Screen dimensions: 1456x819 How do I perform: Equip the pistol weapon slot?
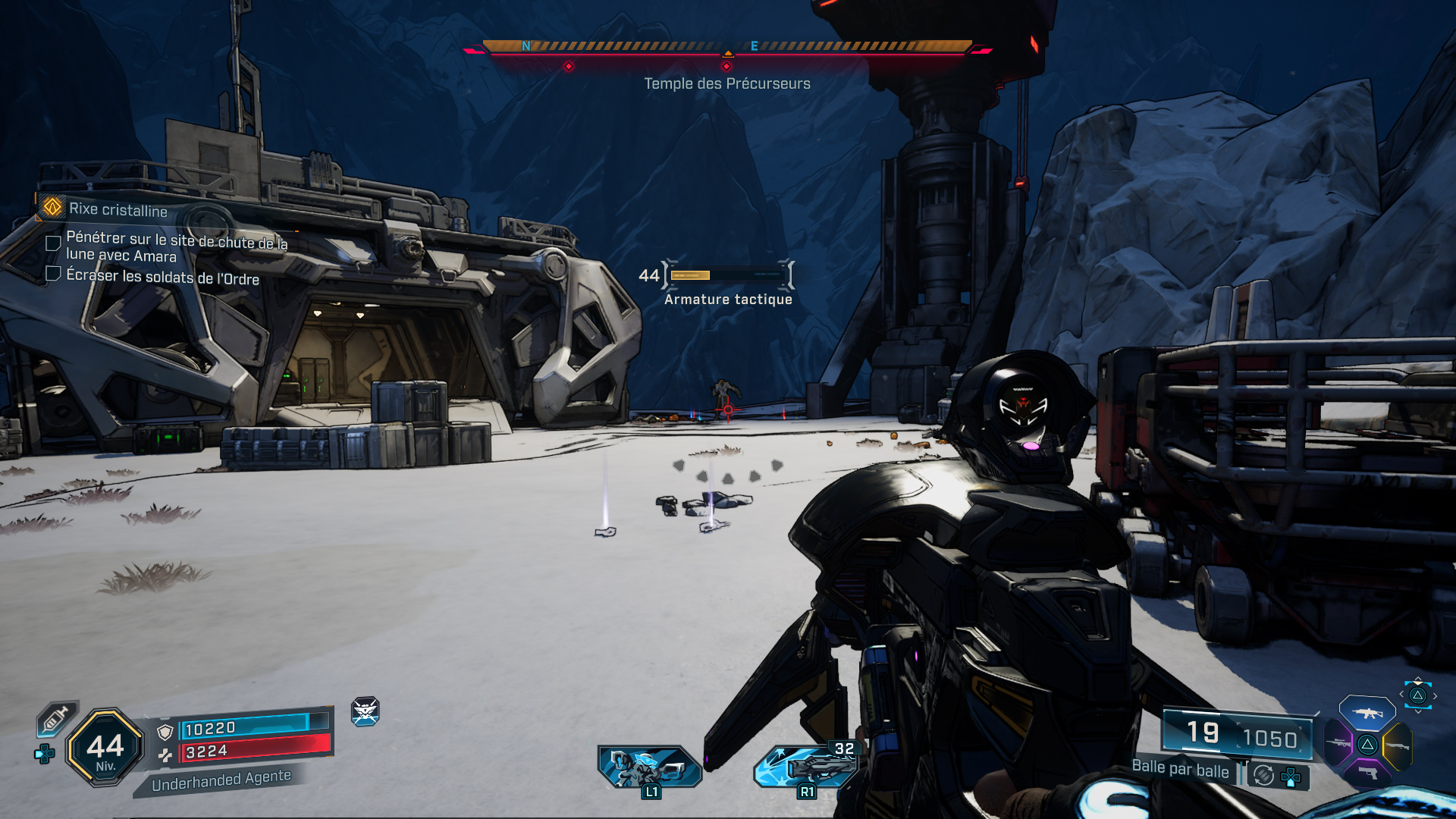coord(1367,772)
